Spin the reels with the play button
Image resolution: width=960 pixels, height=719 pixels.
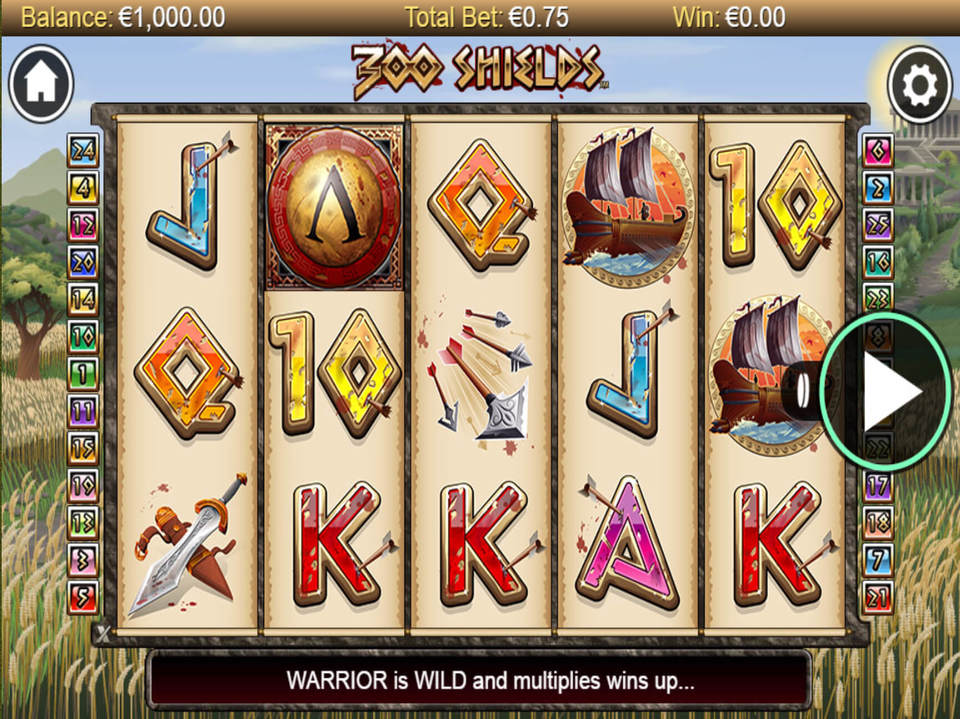point(885,392)
